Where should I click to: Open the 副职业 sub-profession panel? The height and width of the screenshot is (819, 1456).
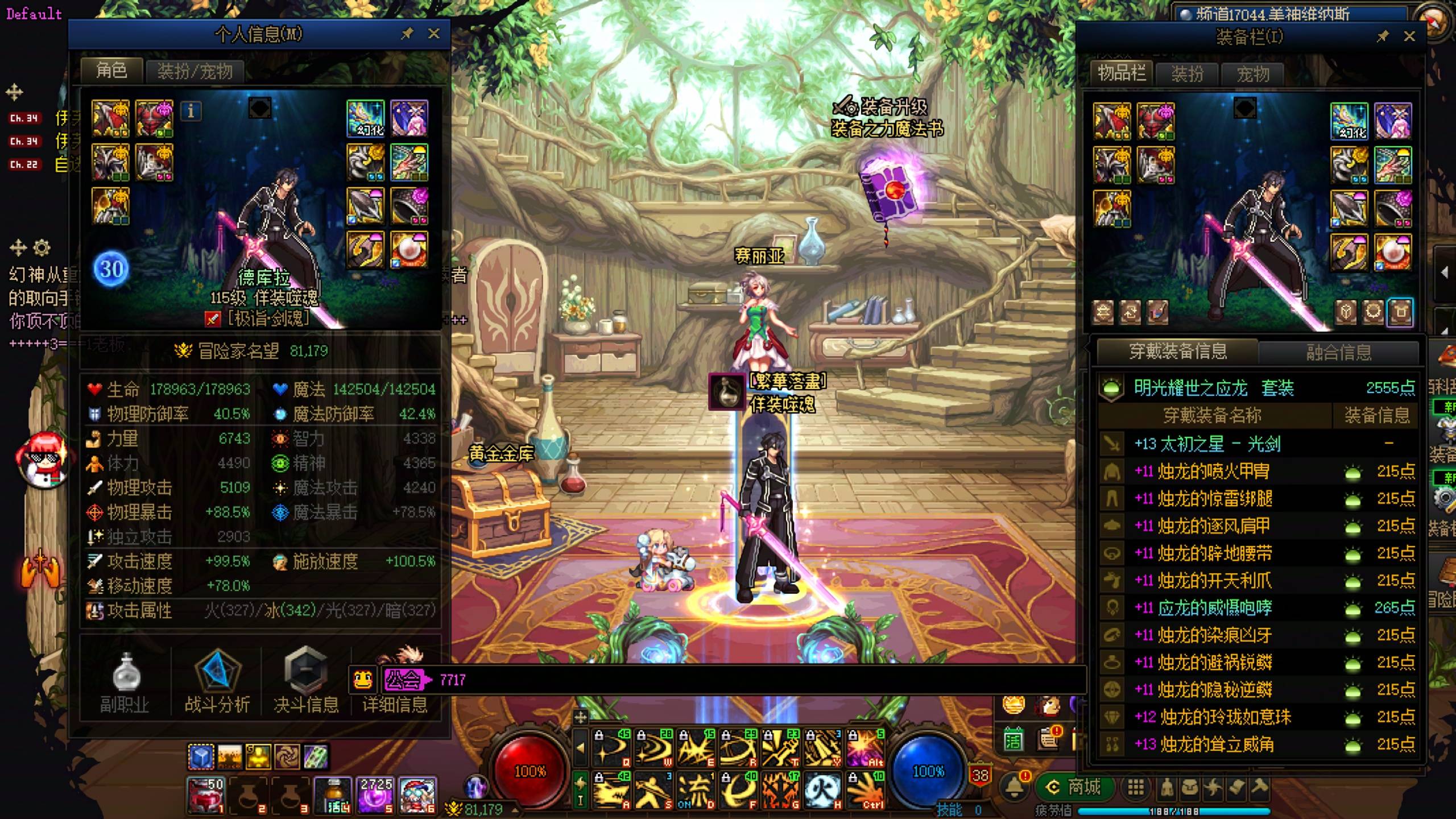[x=125, y=682]
